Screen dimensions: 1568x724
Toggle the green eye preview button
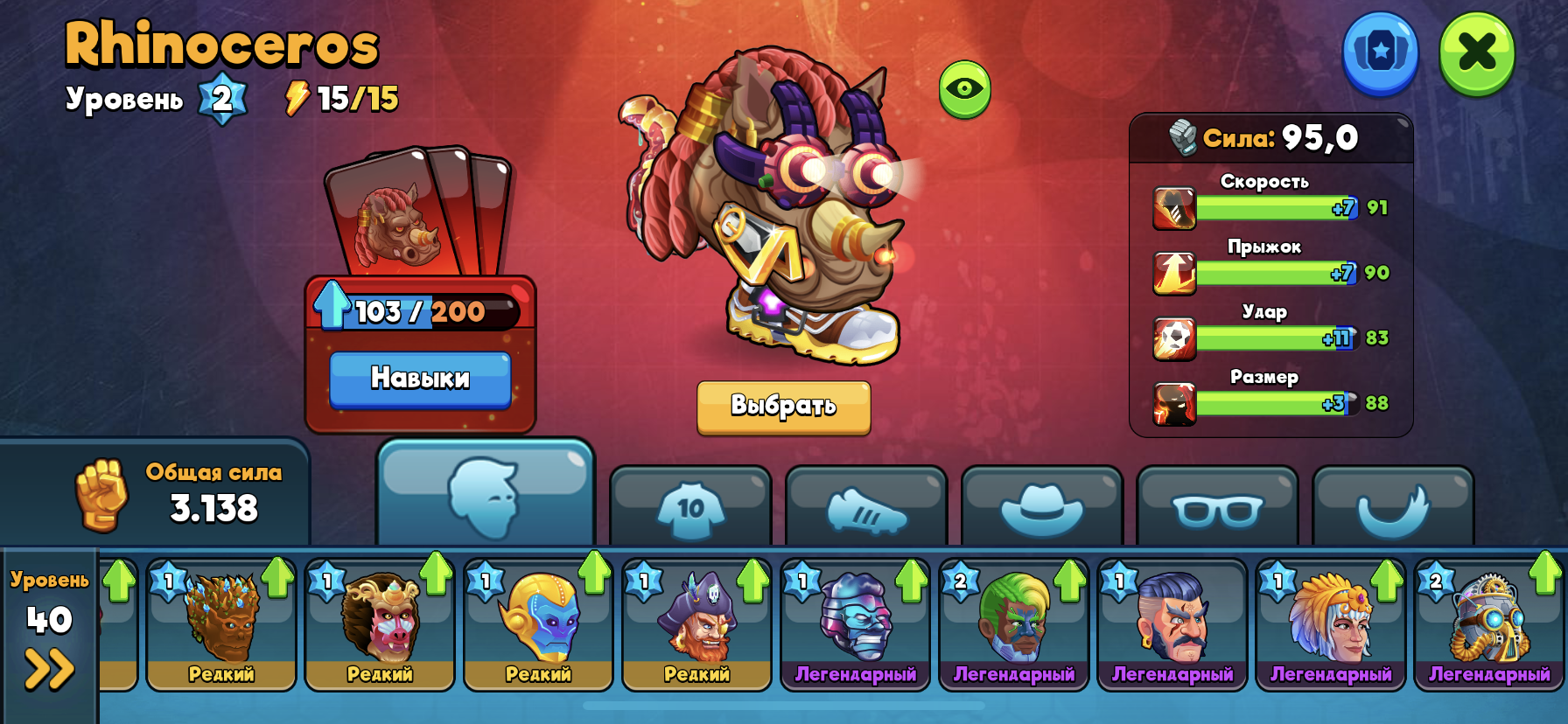click(x=964, y=88)
